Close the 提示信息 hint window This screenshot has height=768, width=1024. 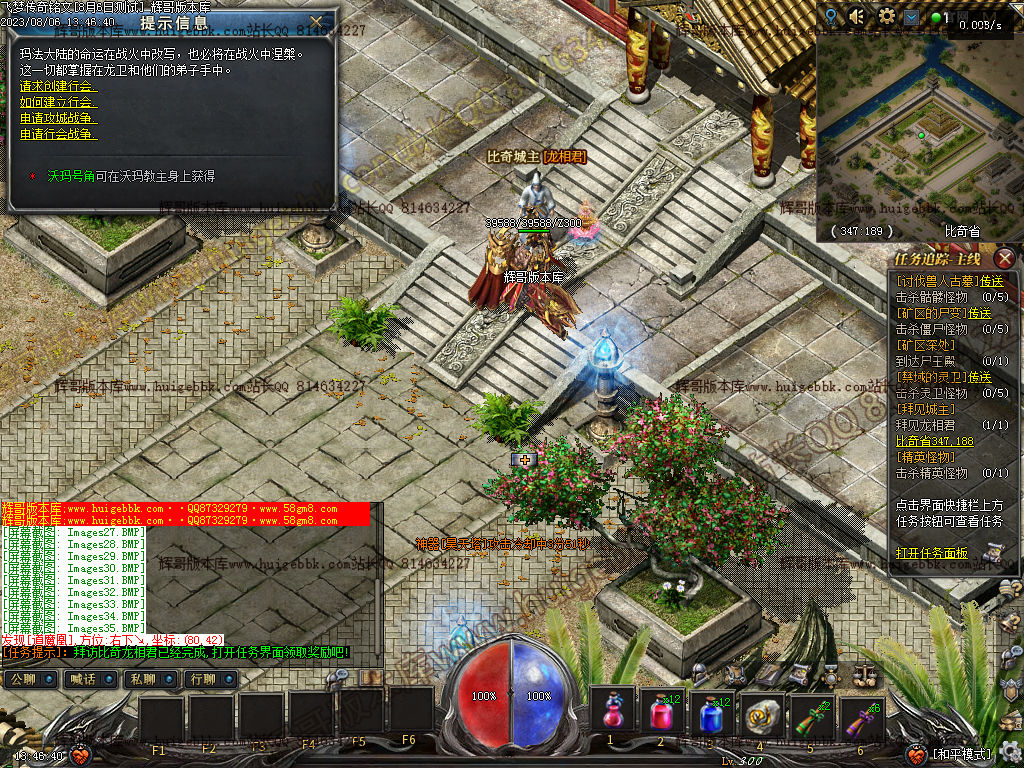317,21
